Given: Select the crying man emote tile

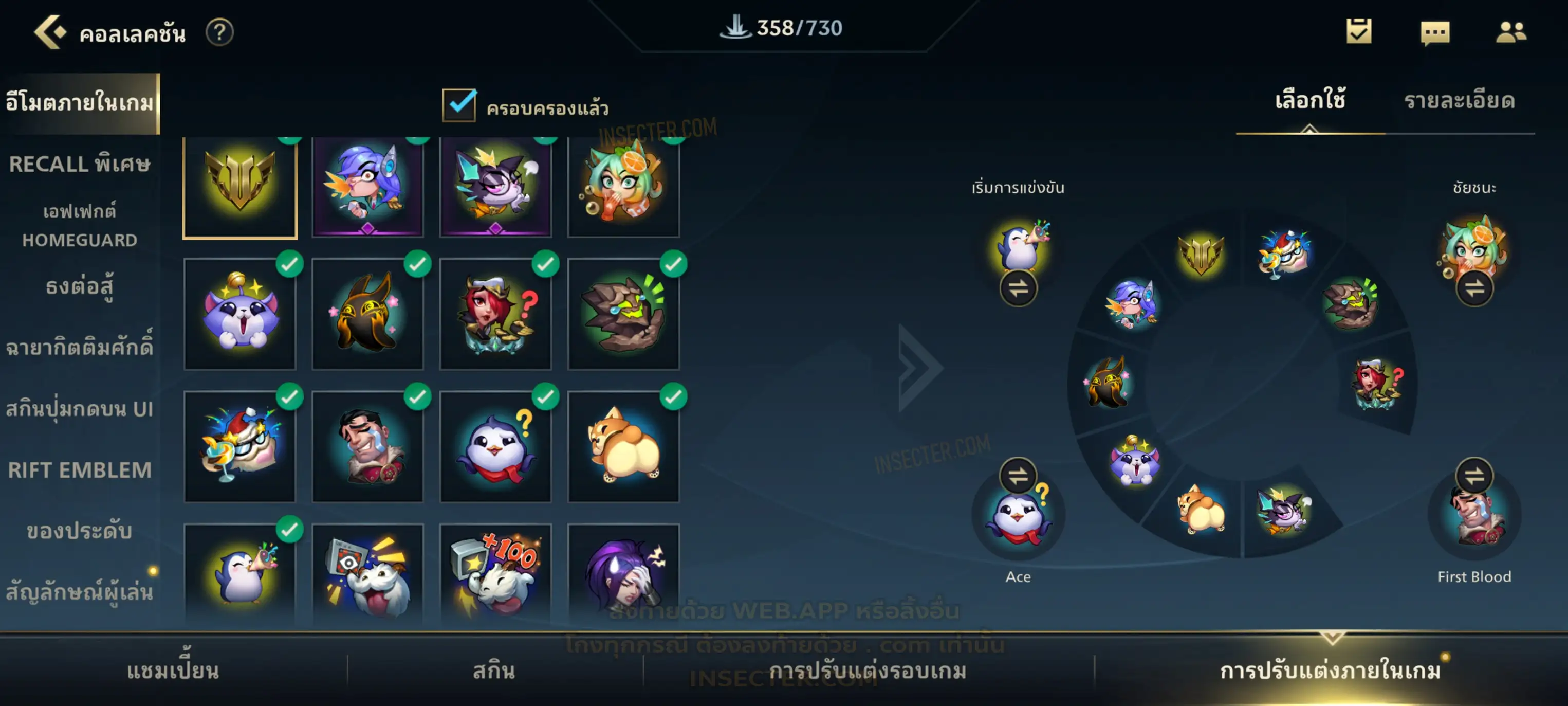Looking at the screenshot, I should point(367,446).
